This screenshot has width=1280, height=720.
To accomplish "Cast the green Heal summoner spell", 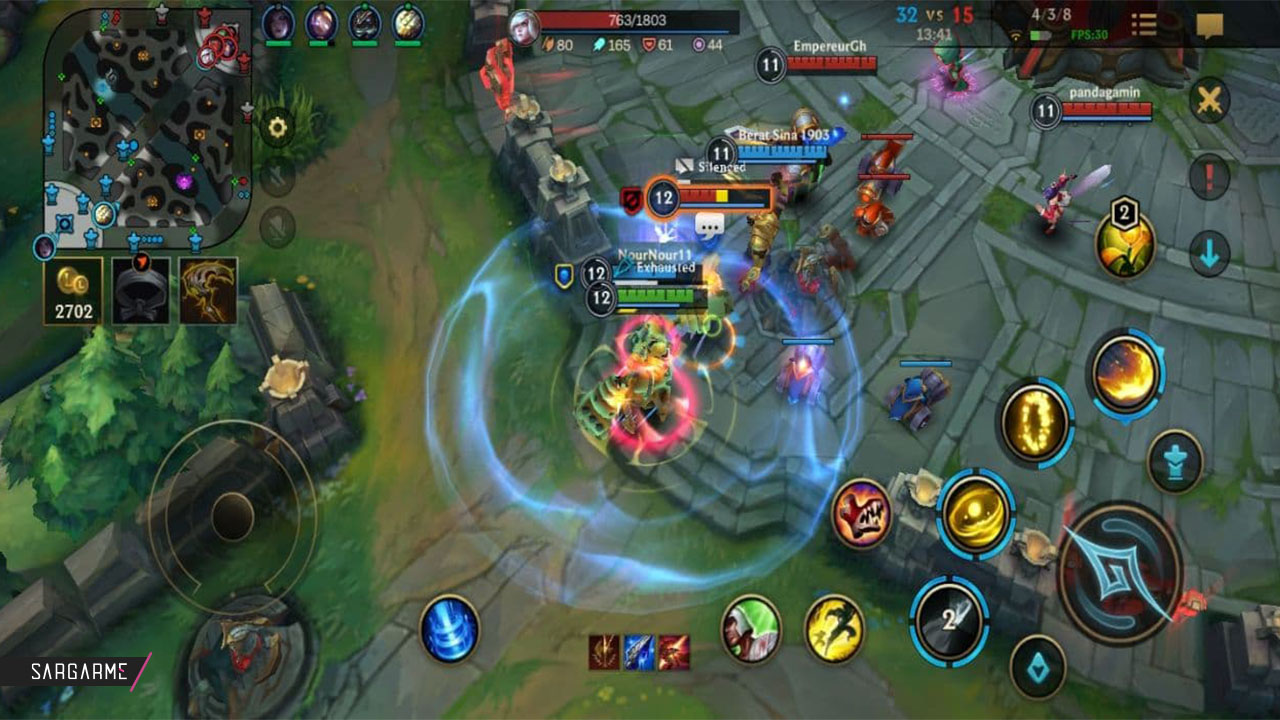I will [751, 627].
